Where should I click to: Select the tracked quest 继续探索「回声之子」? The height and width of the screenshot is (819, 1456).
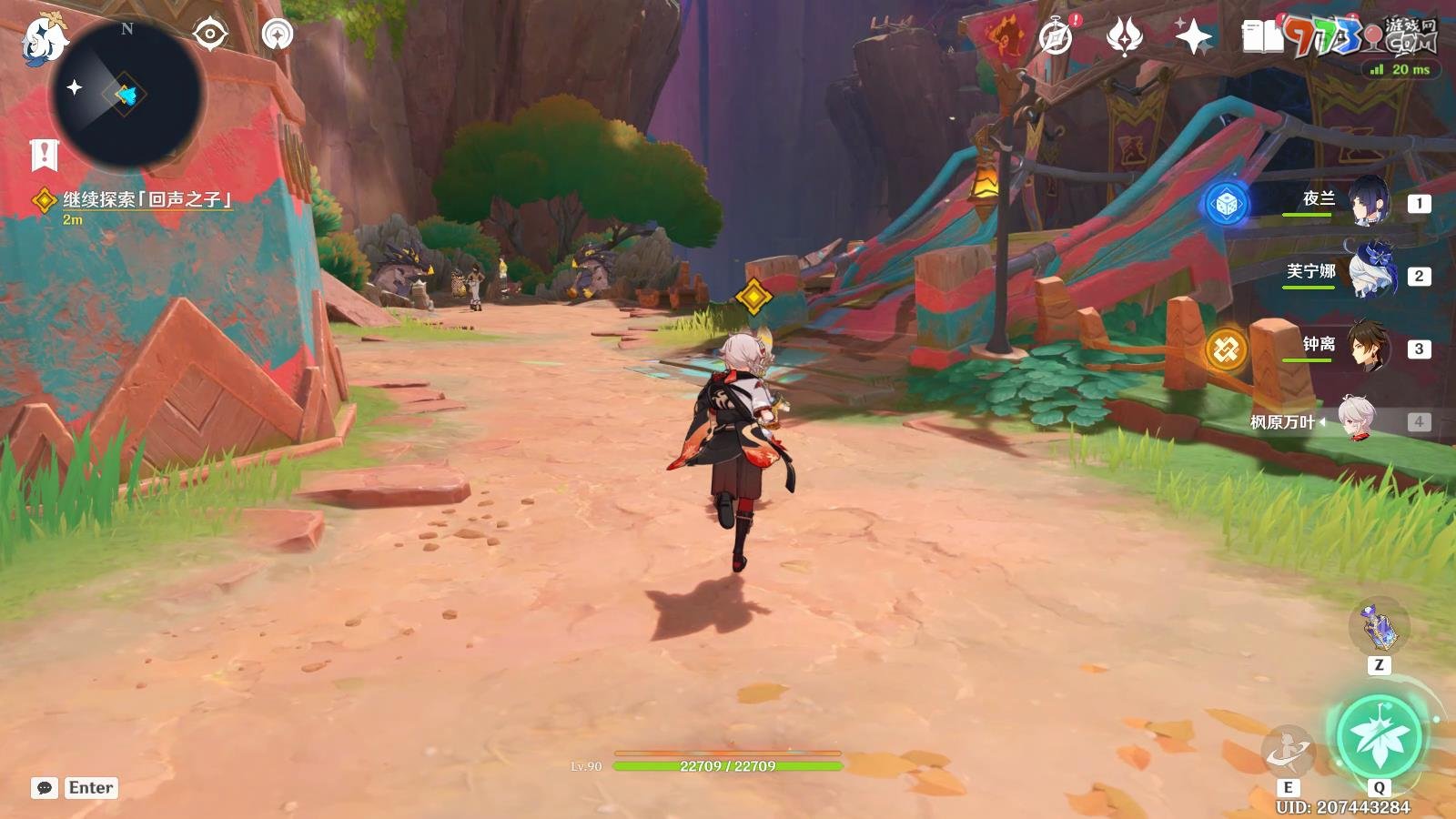[146, 199]
